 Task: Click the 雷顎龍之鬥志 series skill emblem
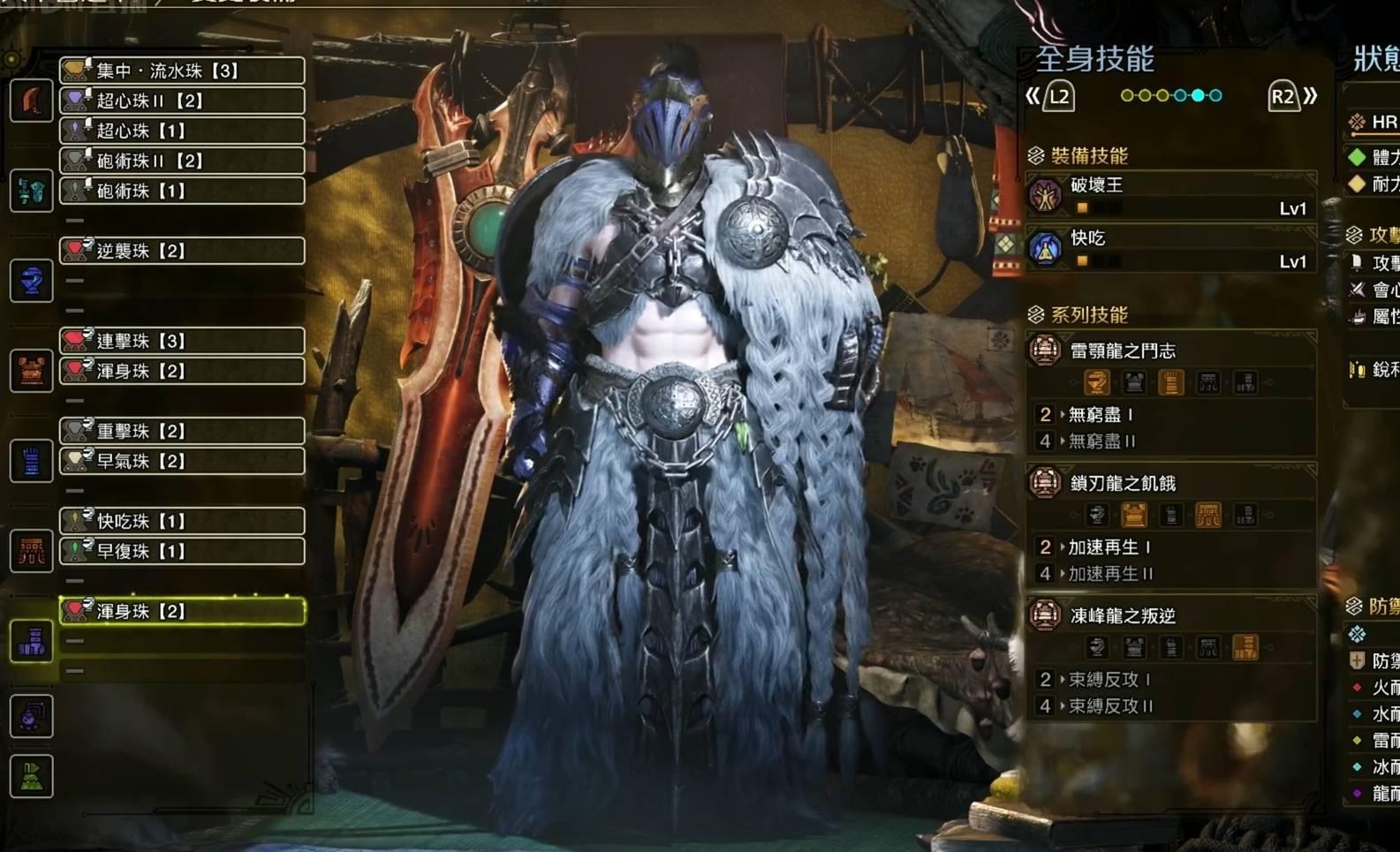(x=1045, y=350)
